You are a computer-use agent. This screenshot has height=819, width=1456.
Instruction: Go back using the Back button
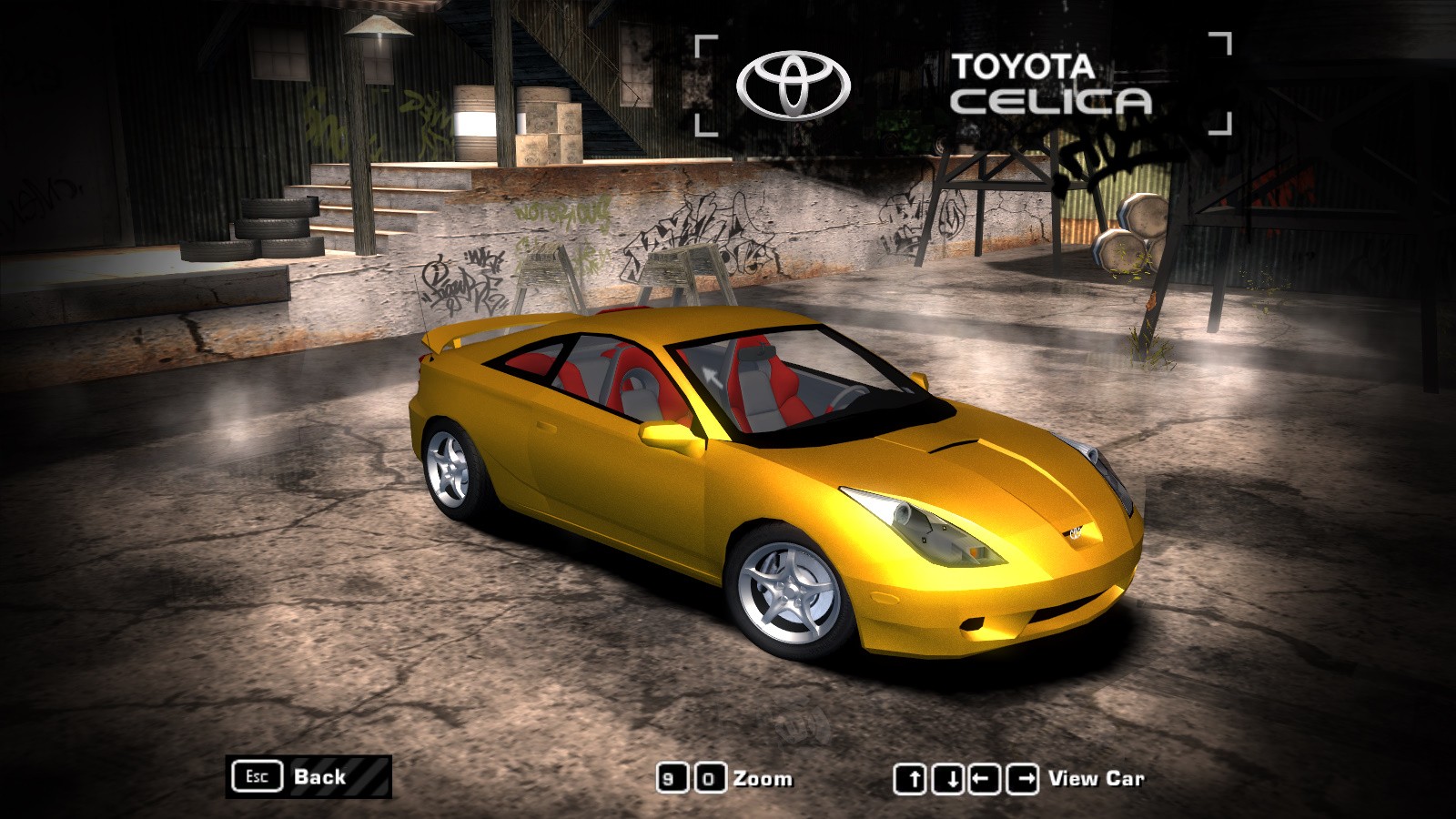308,777
